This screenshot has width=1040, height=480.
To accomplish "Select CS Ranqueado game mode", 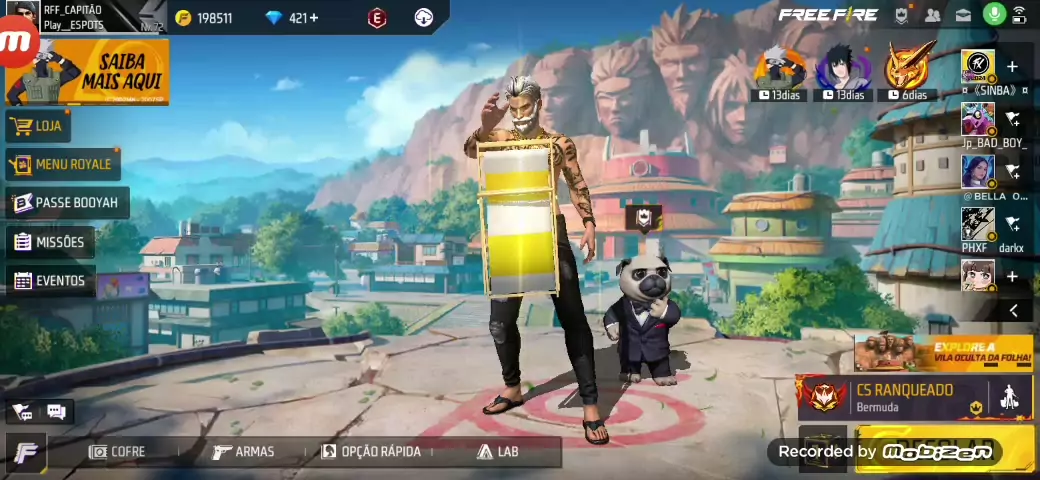I will click(x=890, y=397).
